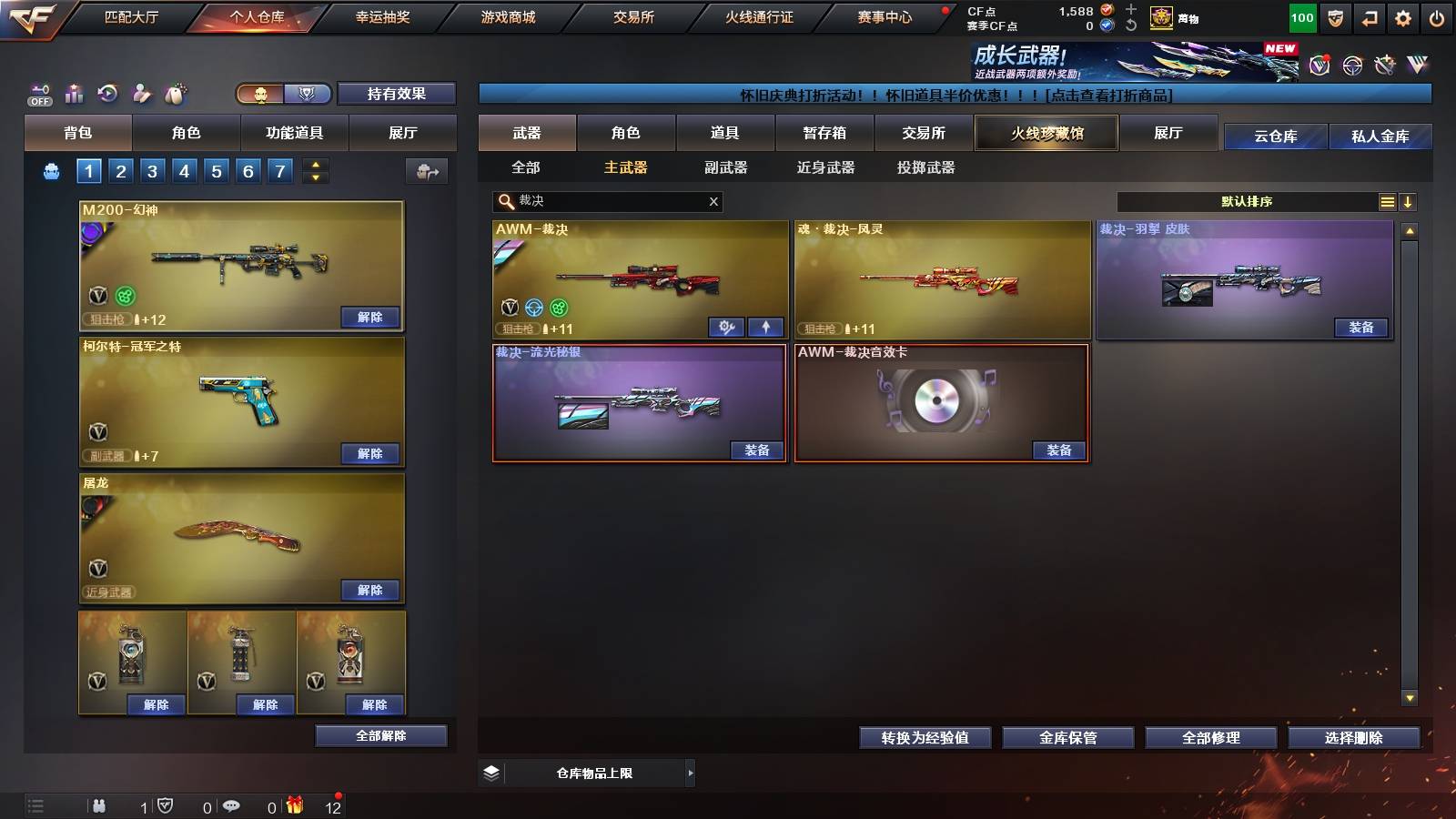Screen dimensions: 1456x819
Task: Click the return arrow icon near settings
Action: [1369, 16]
